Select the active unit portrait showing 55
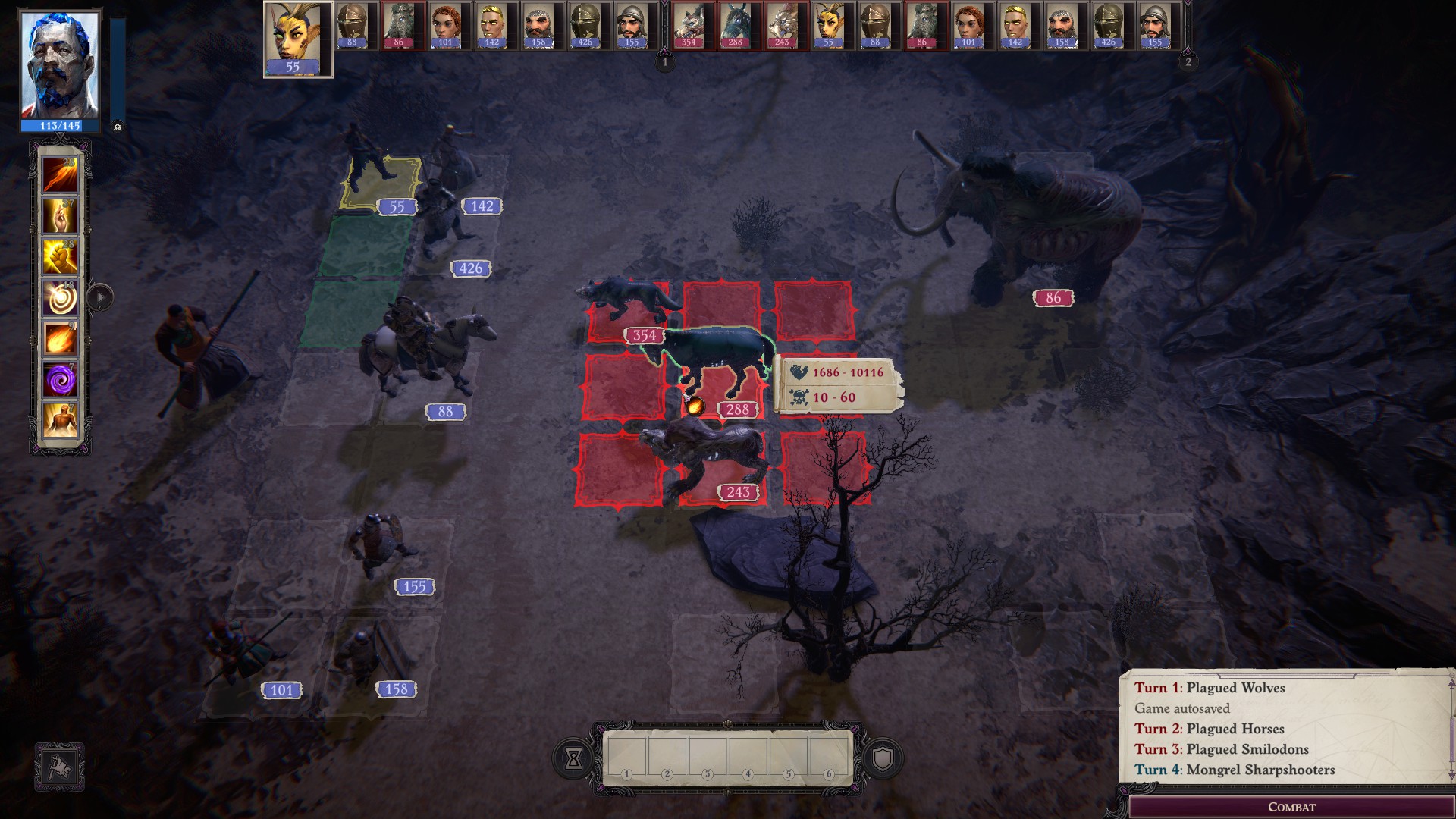The image size is (1456, 819). [x=297, y=39]
